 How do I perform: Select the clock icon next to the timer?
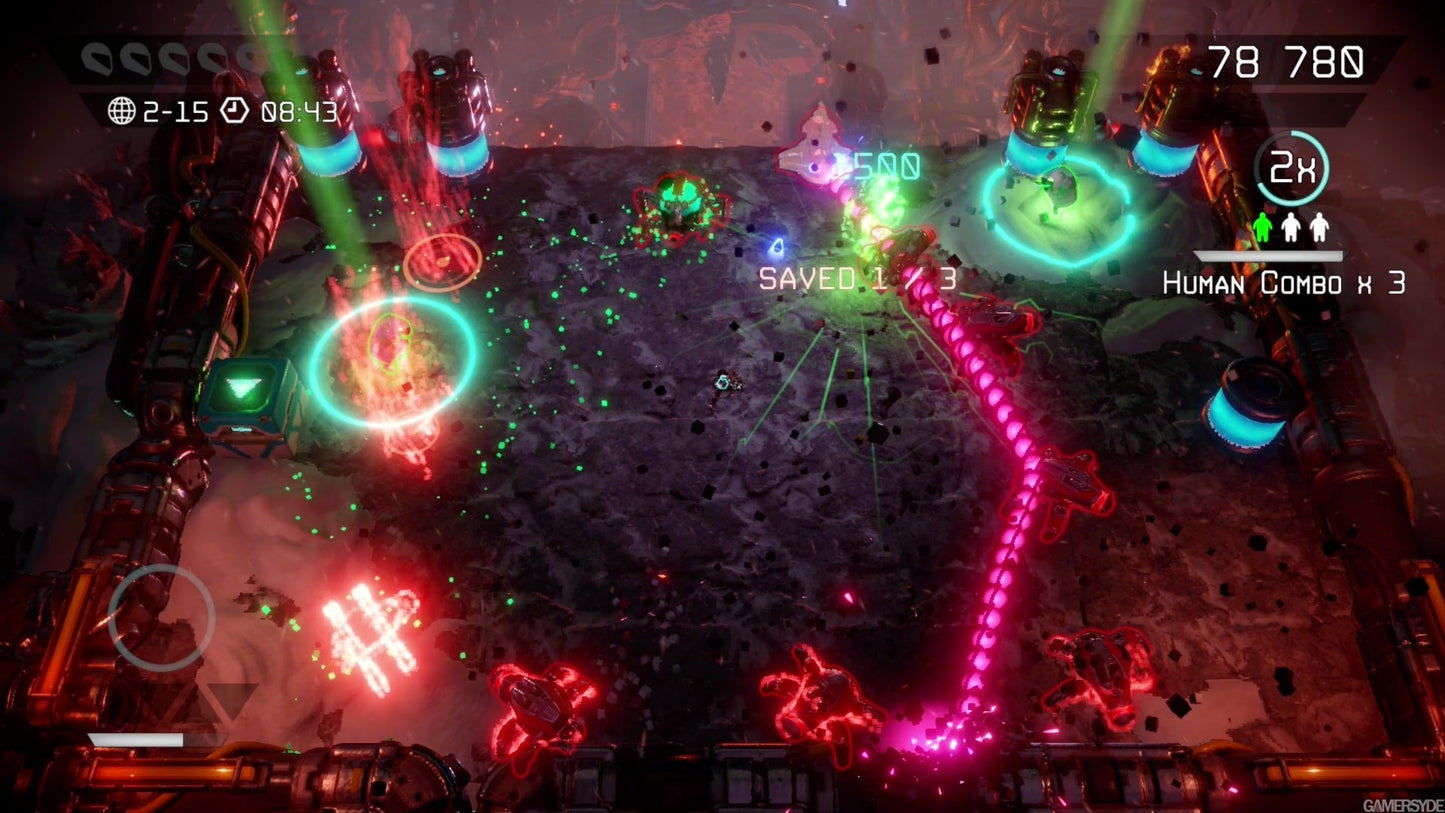click(x=235, y=110)
